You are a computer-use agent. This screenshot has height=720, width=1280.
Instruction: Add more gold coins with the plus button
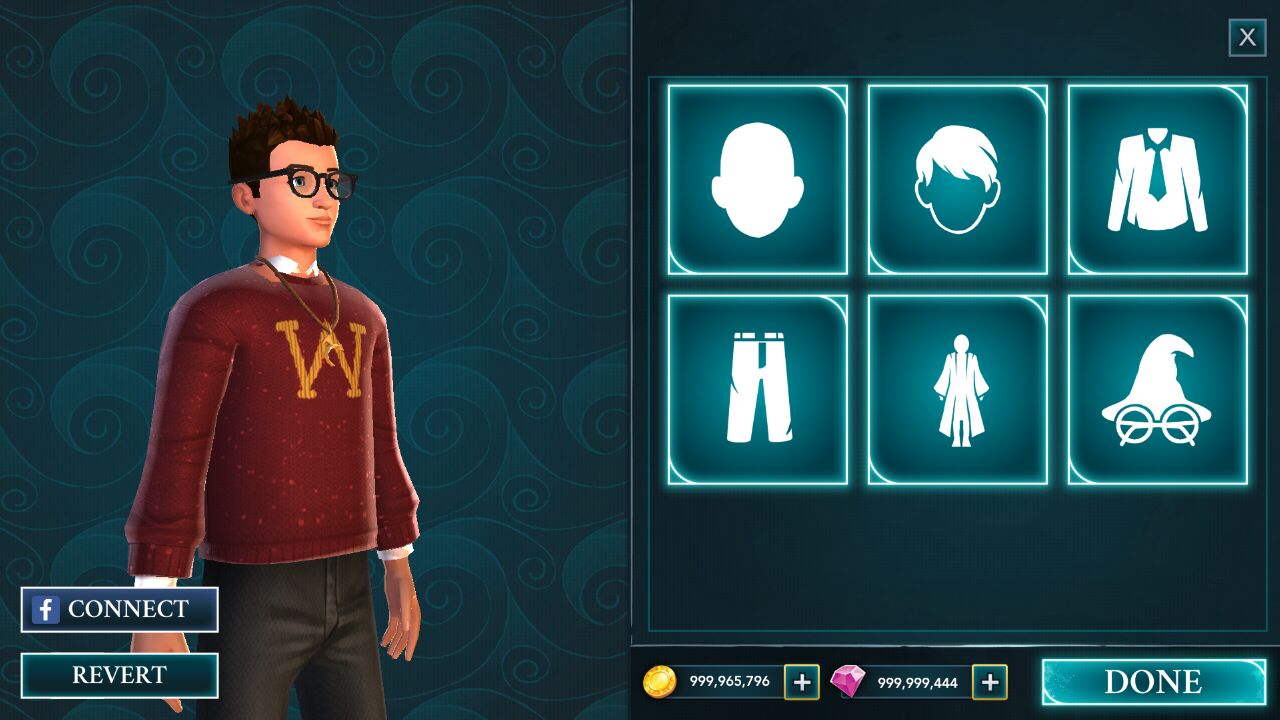coord(801,682)
